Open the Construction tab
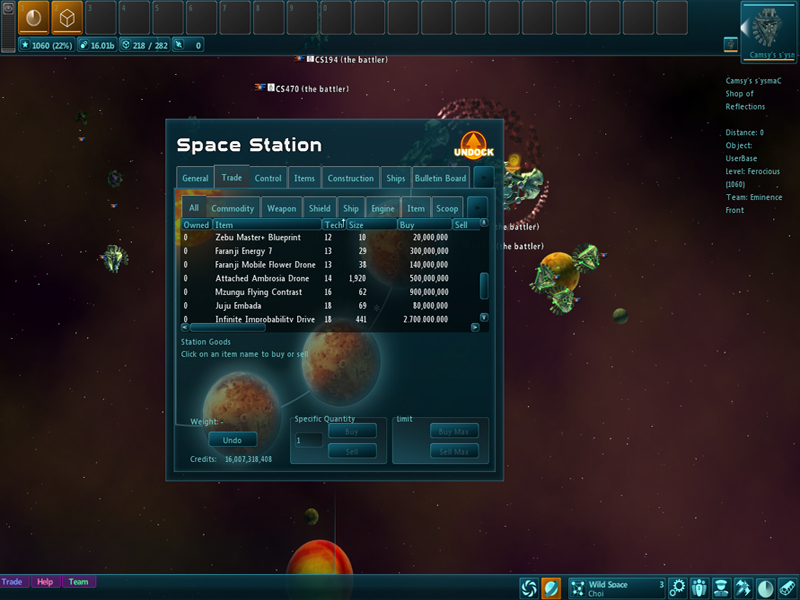 pyautogui.click(x=350, y=179)
